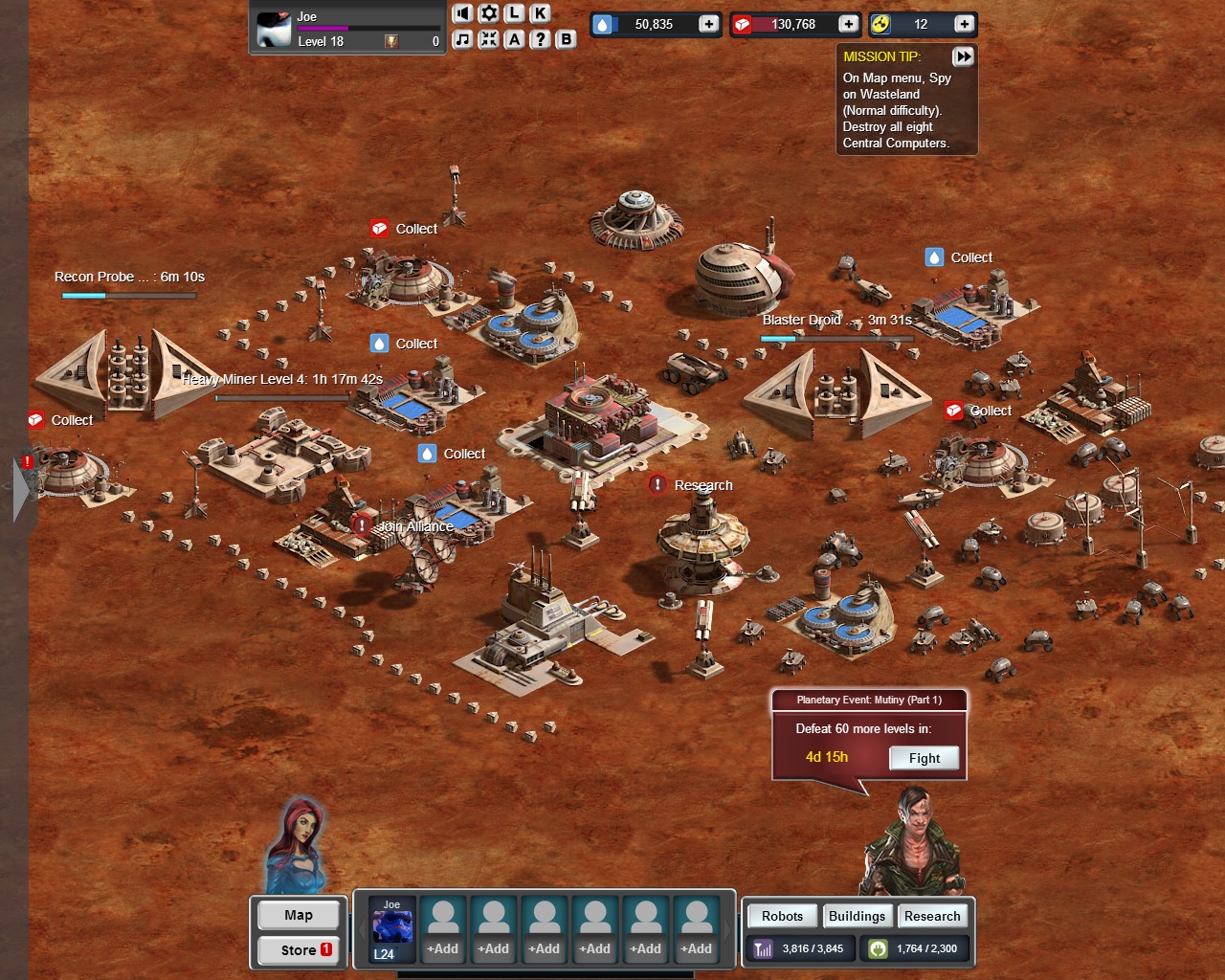Toggle the music note button
This screenshot has height=980, width=1225.
(463, 39)
